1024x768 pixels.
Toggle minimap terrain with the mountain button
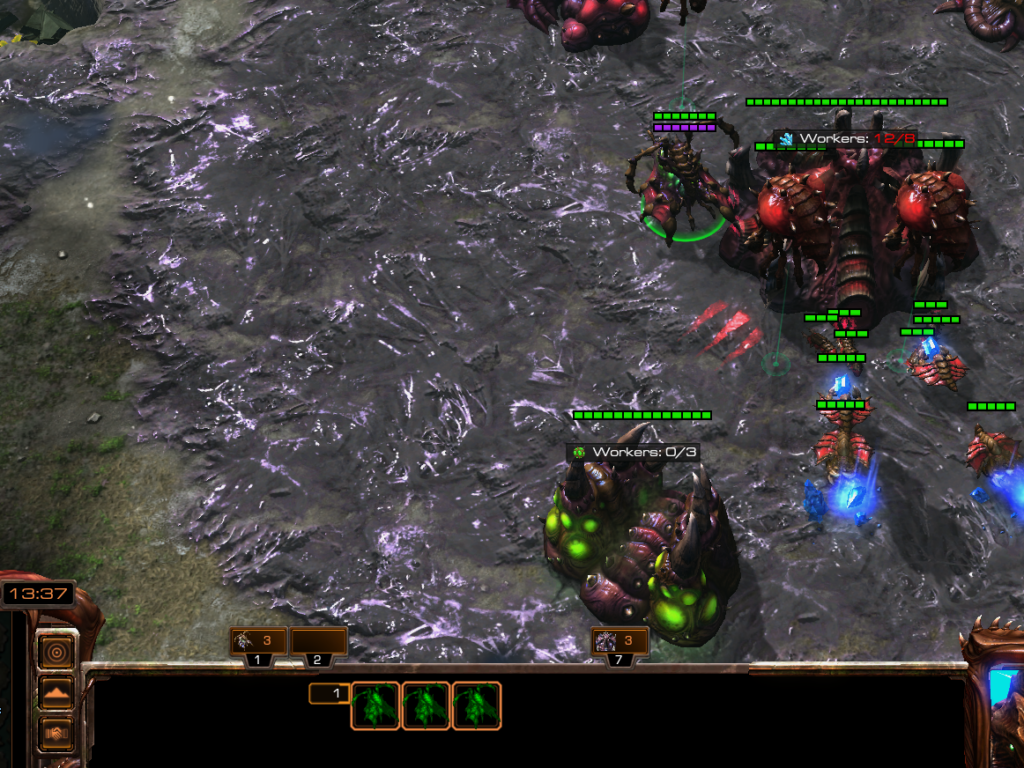(x=57, y=692)
